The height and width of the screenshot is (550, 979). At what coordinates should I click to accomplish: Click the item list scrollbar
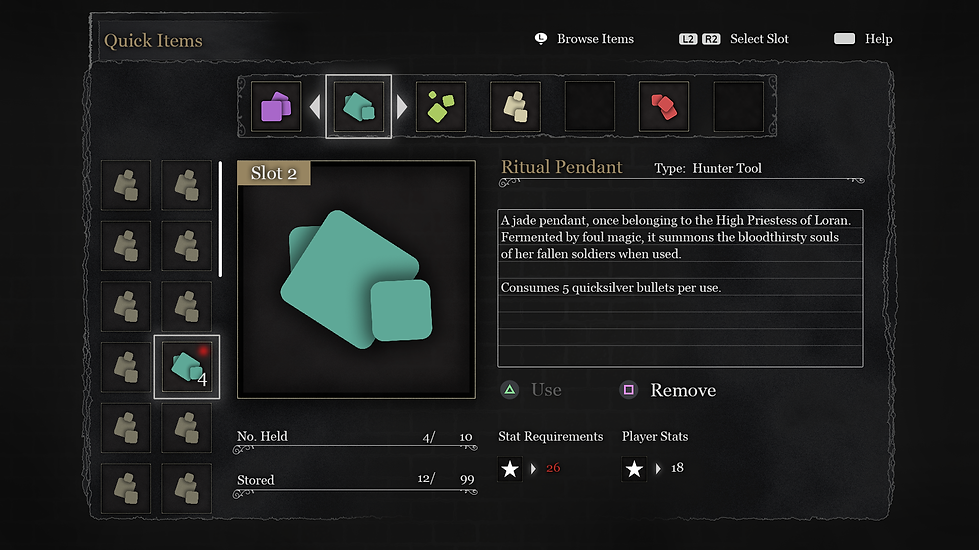pyautogui.click(x=220, y=220)
